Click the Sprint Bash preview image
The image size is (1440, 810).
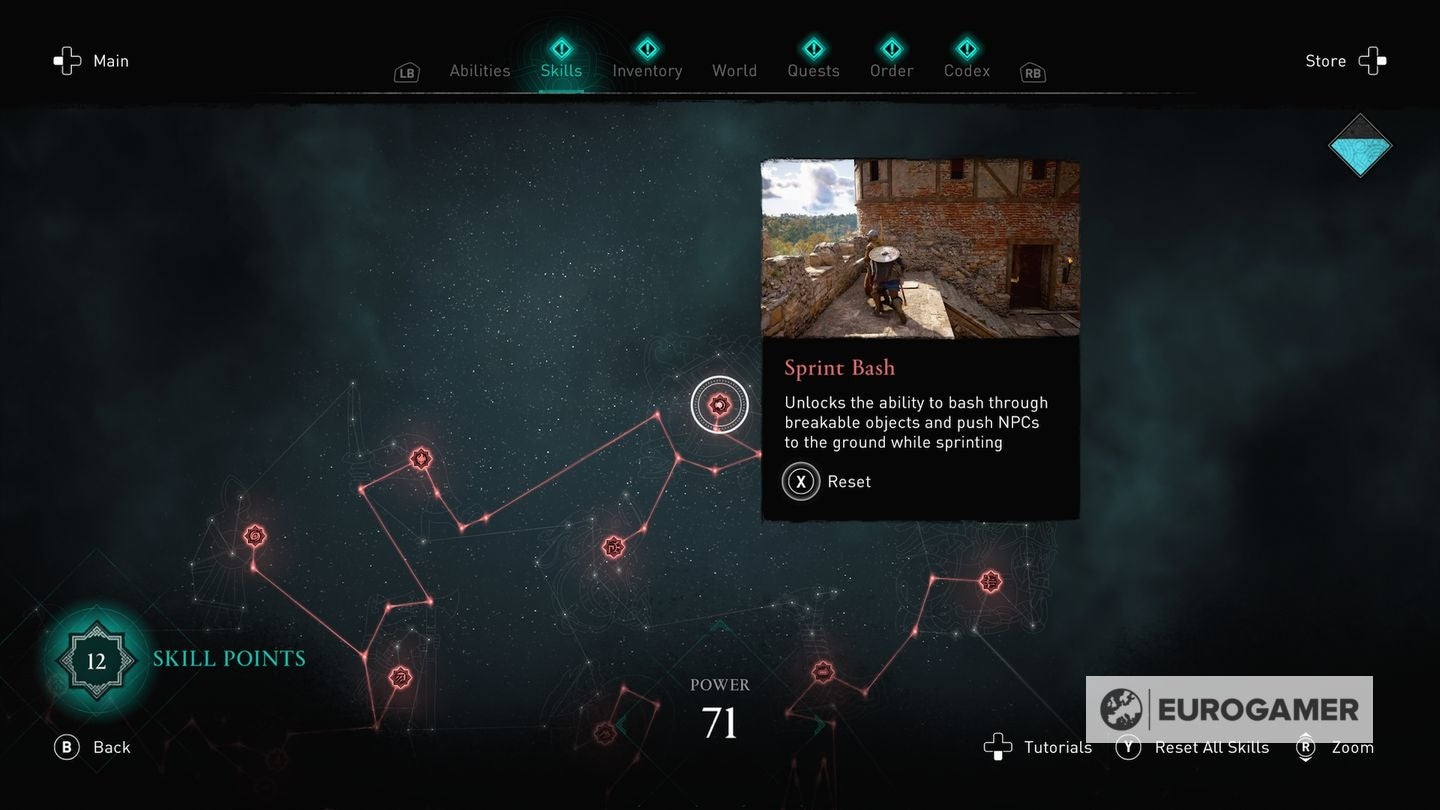[x=920, y=248]
